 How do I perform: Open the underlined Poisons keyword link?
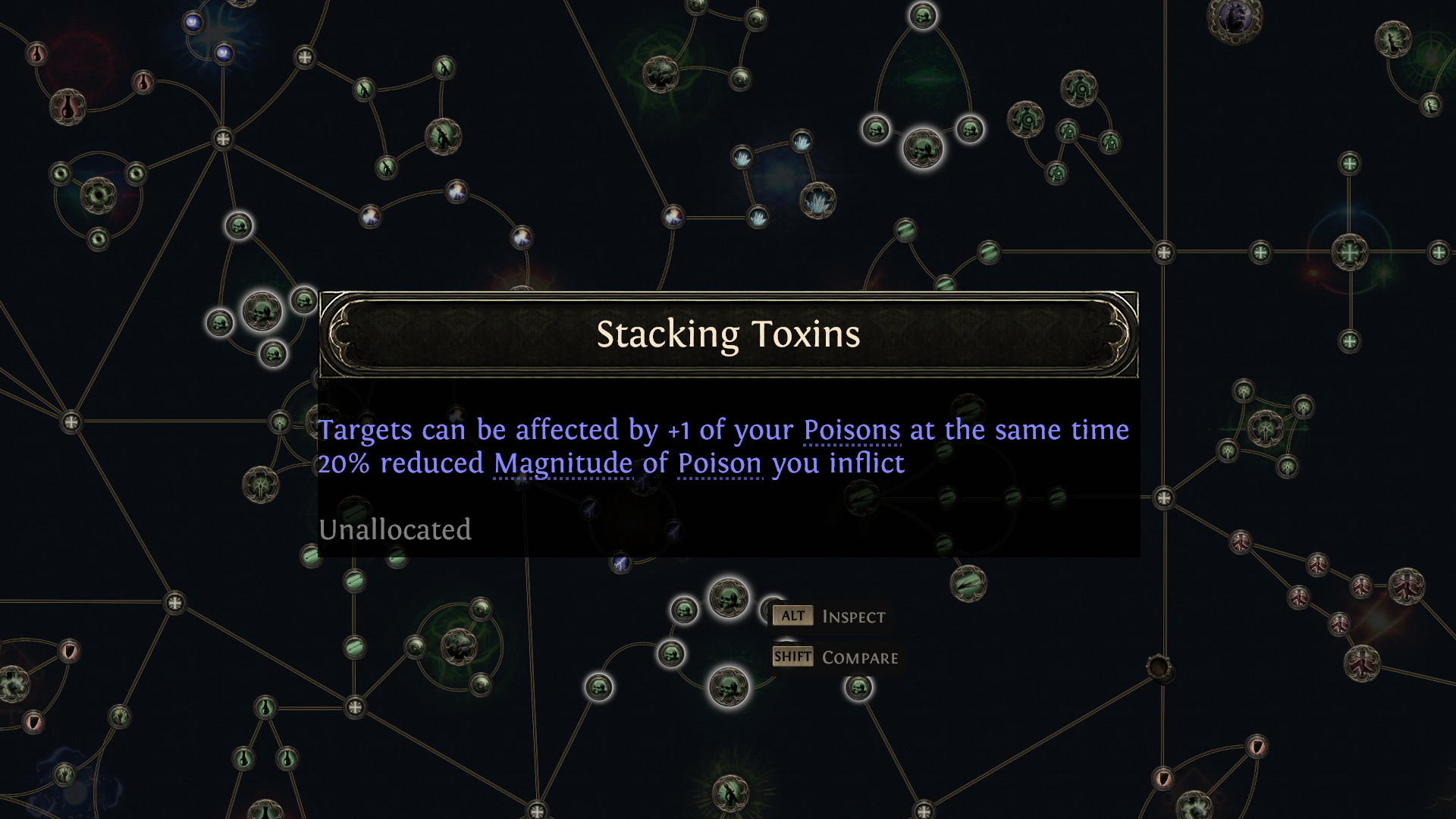(851, 429)
